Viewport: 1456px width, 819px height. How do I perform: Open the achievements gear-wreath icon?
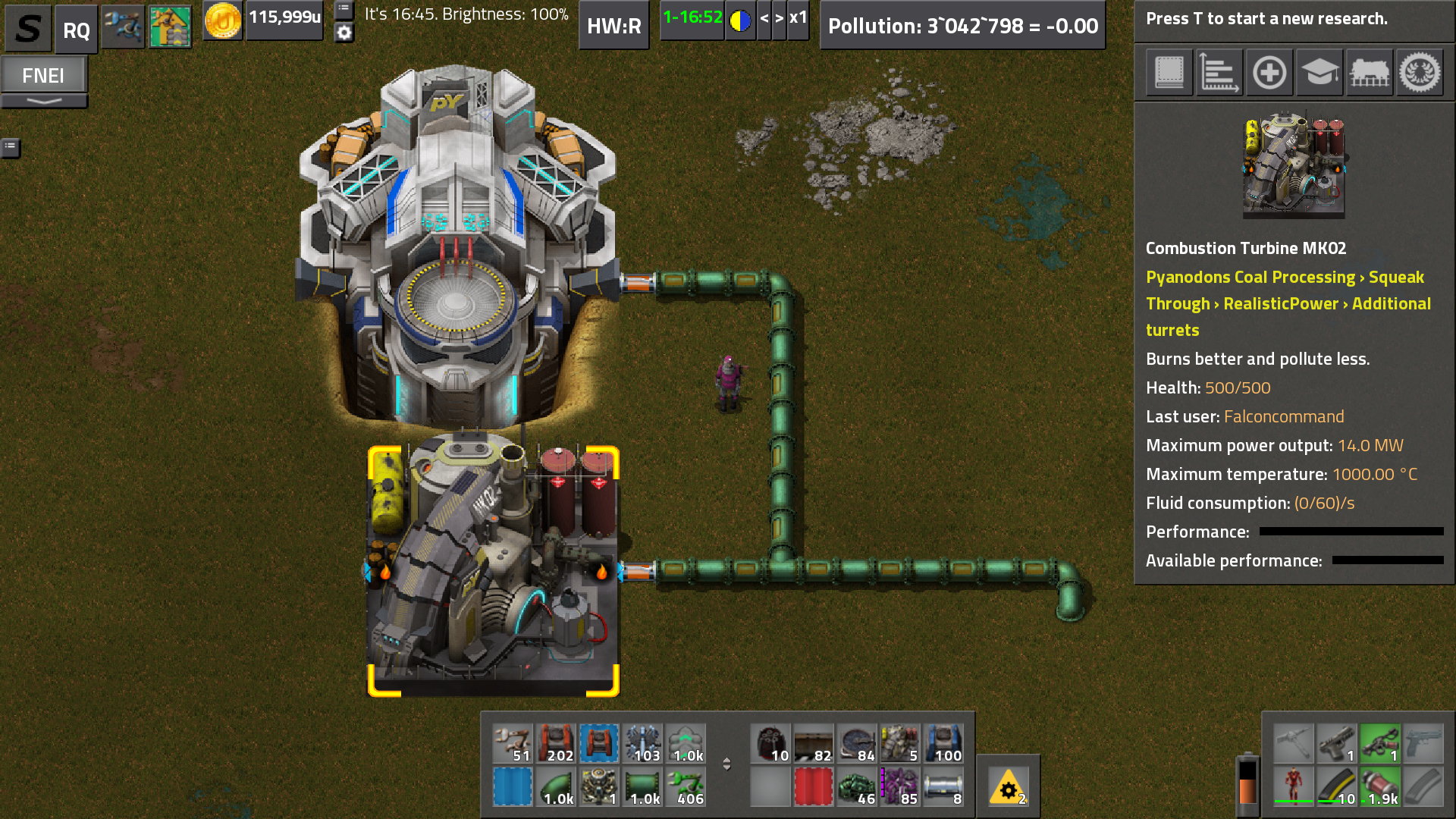click(x=1420, y=73)
